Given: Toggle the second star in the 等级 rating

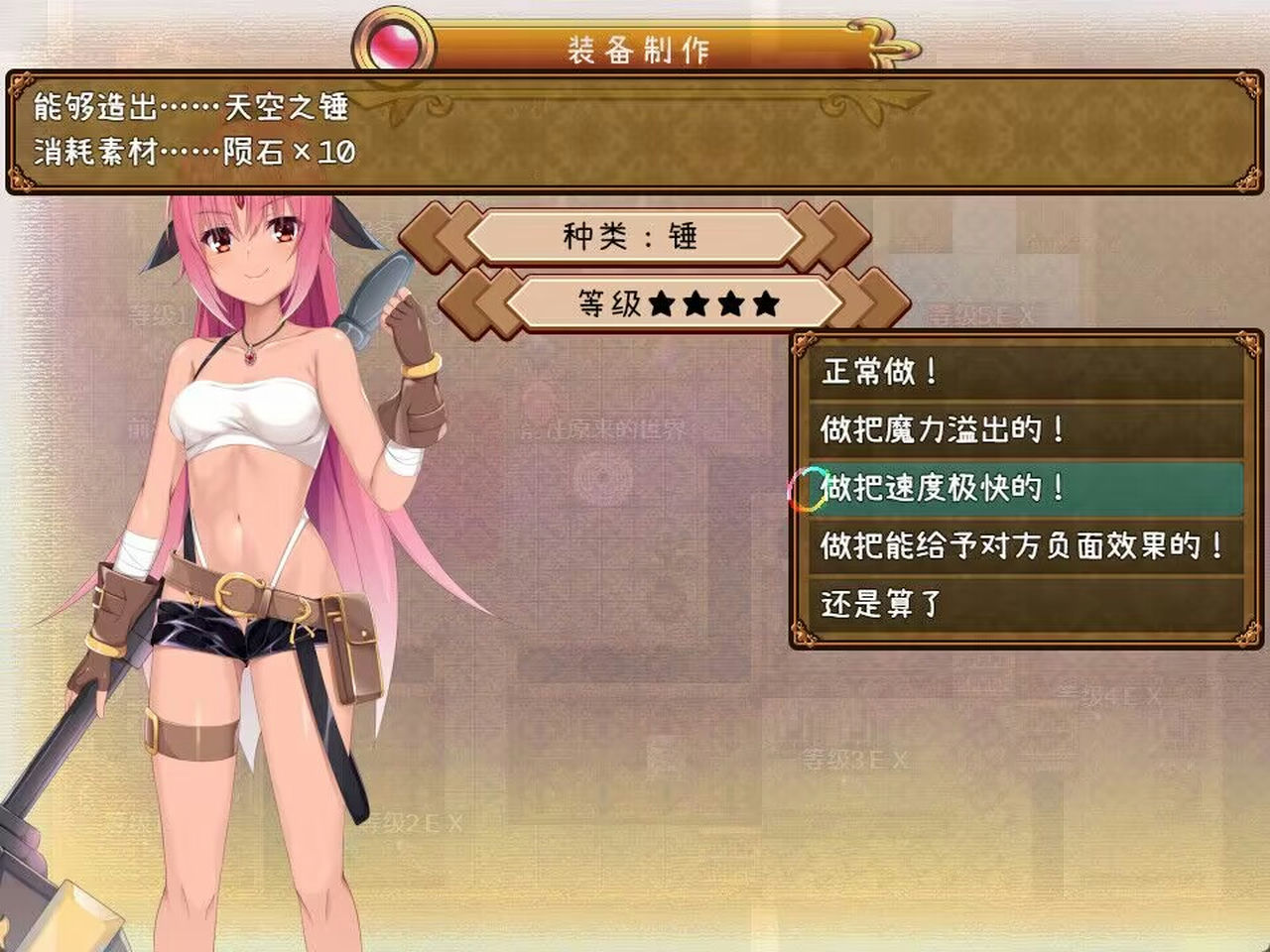Looking at the screenshot, I should click(x=695, y=302).
